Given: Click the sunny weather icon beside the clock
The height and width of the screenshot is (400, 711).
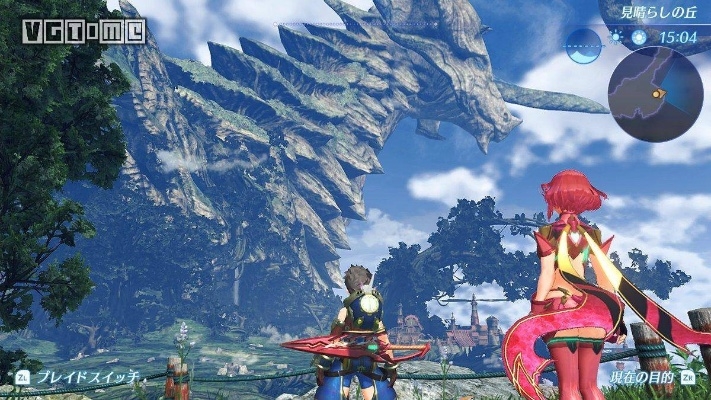Looking at the screenshot, I should [x=615, y=35].
